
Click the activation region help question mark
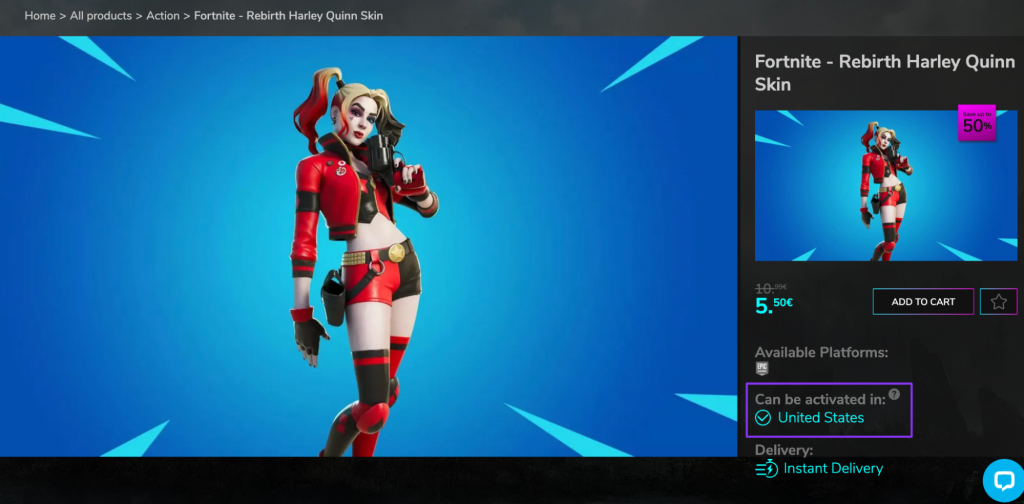[894, 394]
